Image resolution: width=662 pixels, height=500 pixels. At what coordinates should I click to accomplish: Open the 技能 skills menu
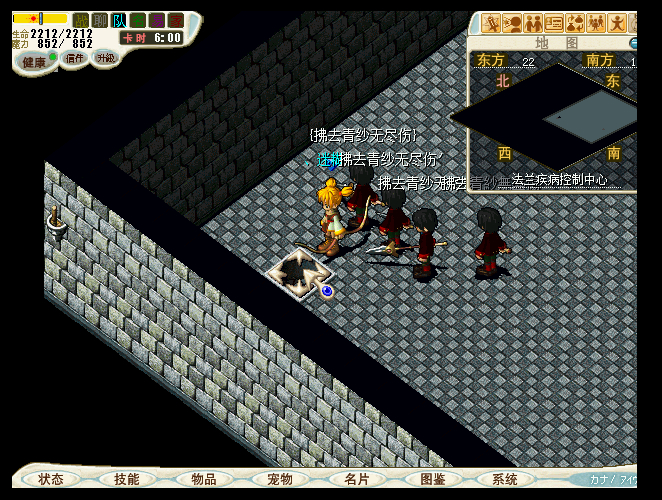127,479
